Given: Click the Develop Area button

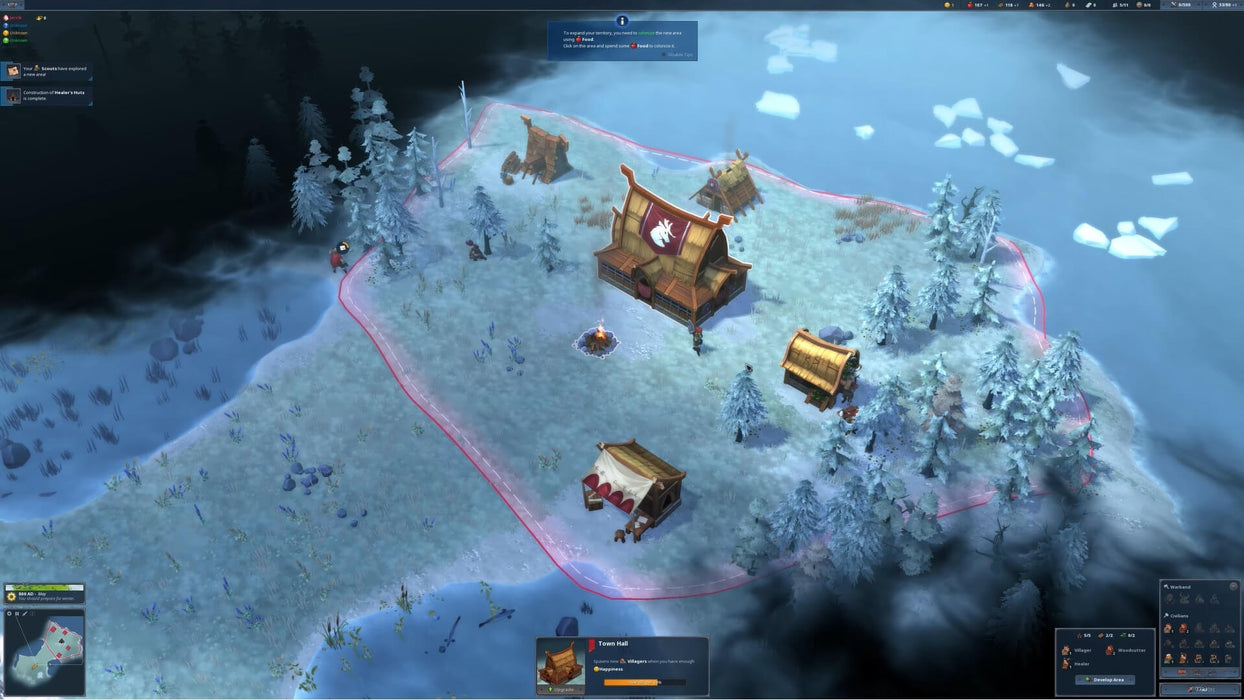Looking at the screenshot, I should point(1104,680).
